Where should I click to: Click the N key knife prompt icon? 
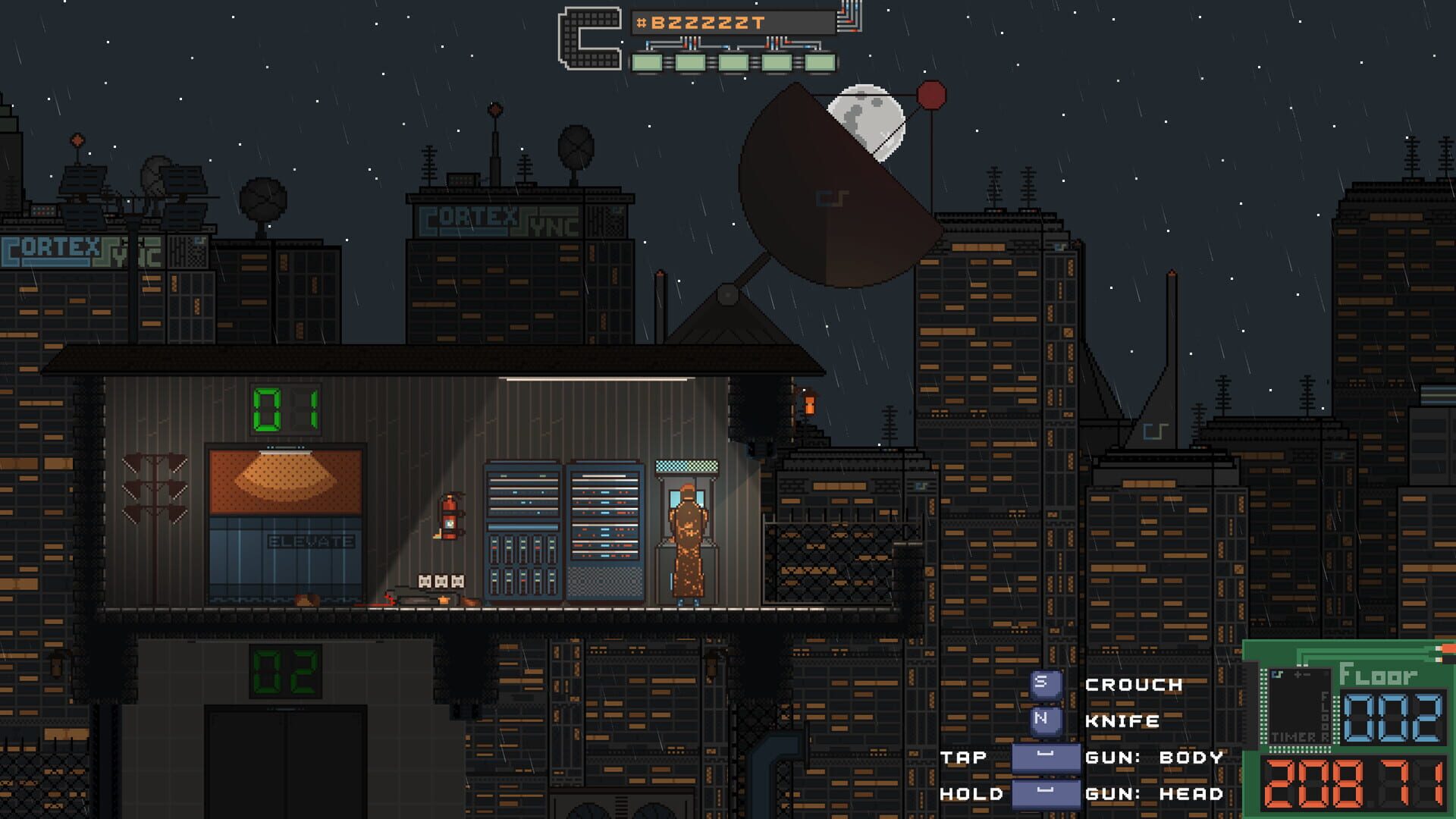click(1046, 720)
